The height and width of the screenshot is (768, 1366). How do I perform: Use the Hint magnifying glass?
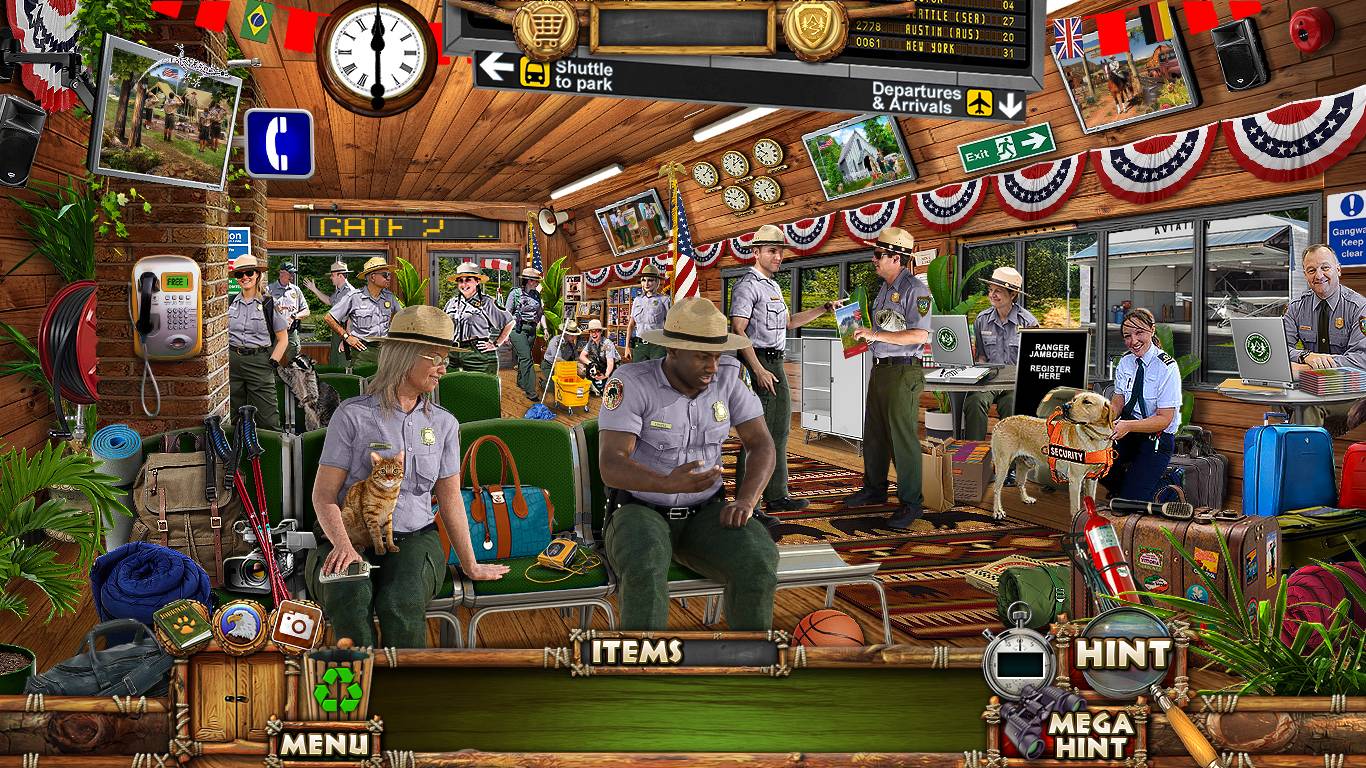pyautogui.click(x=1123, y=655)
